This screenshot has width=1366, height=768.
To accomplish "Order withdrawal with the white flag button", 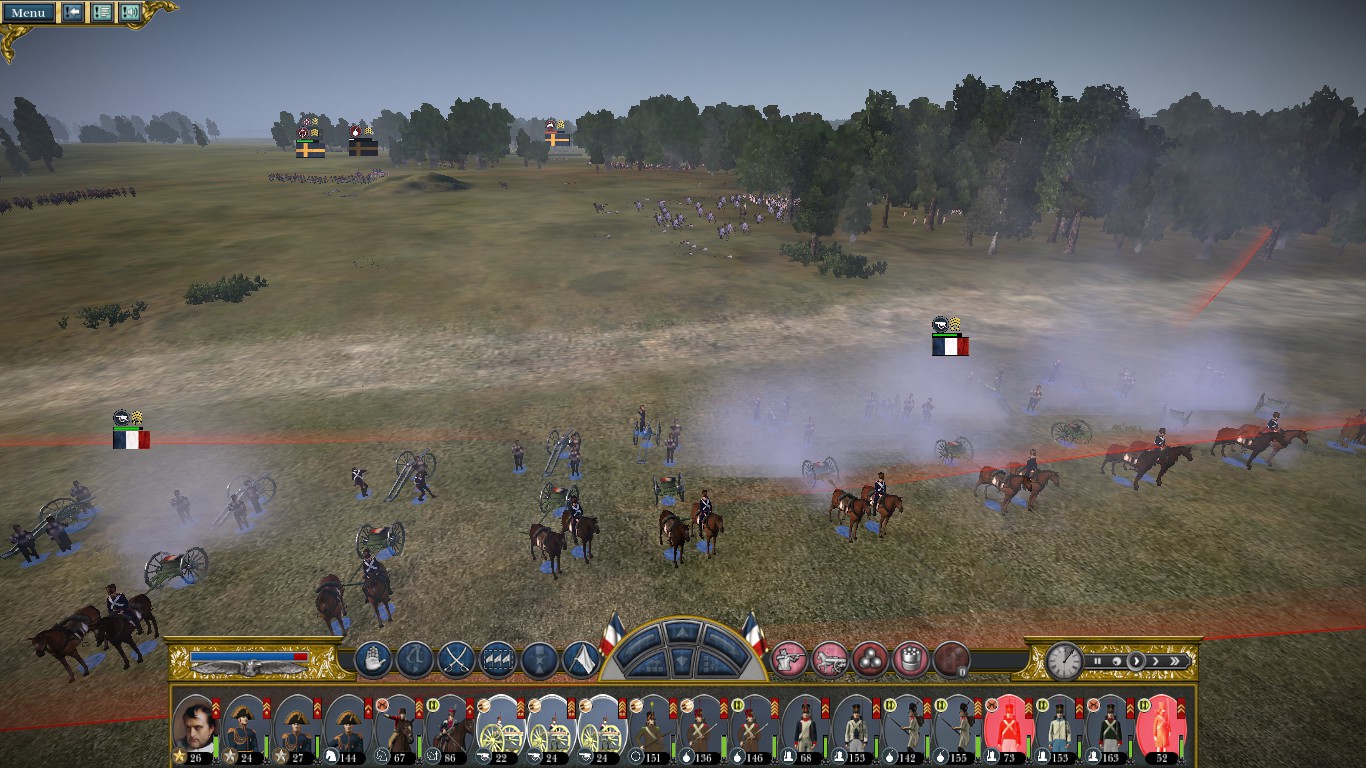I will (581, 659).
